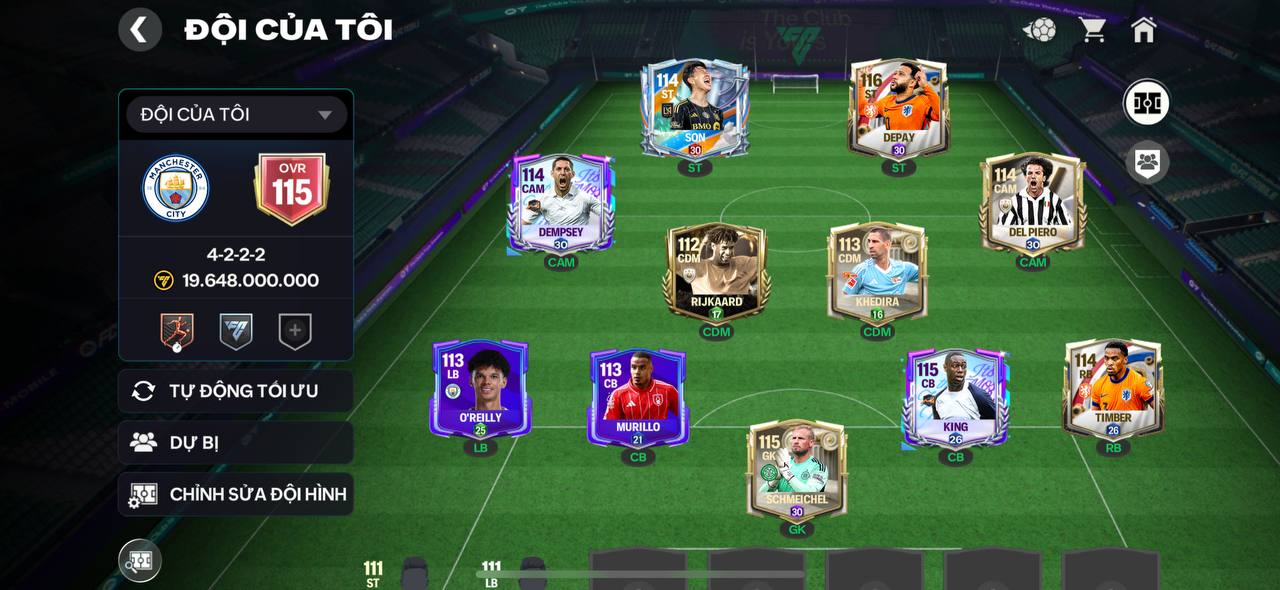Pick the Dempsey CAM card

(x=560, y=203)
